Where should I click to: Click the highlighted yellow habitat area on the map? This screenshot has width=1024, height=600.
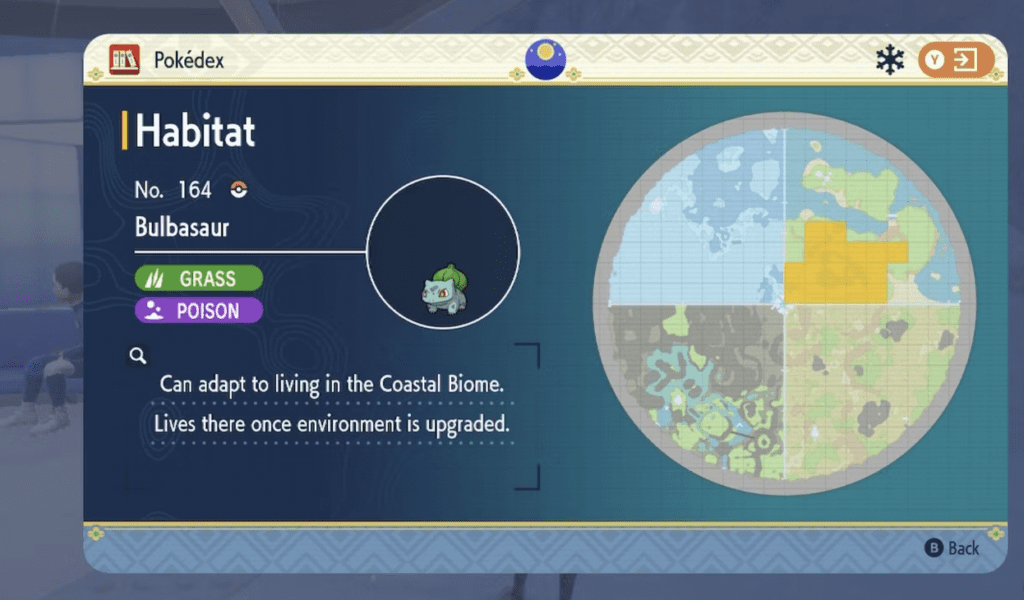pyautogui.click(x=838, y=264)
